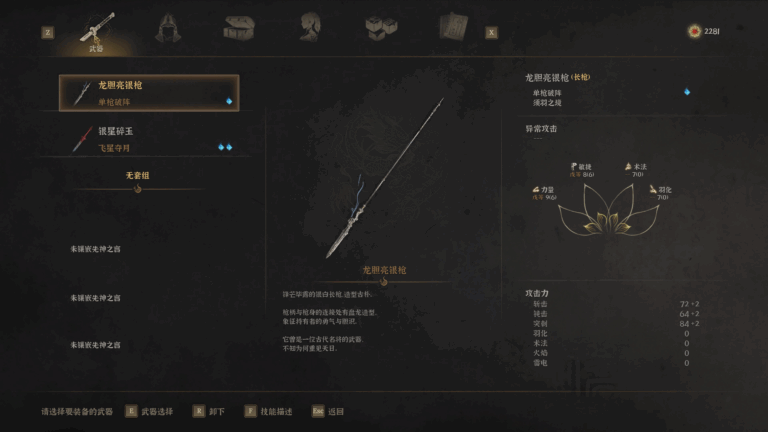Image resolution: width=768 pixels, height=432 pixels.
Task: Choose the 银笙碎玉 weapon in the list
Action: (x=149, y=138)
